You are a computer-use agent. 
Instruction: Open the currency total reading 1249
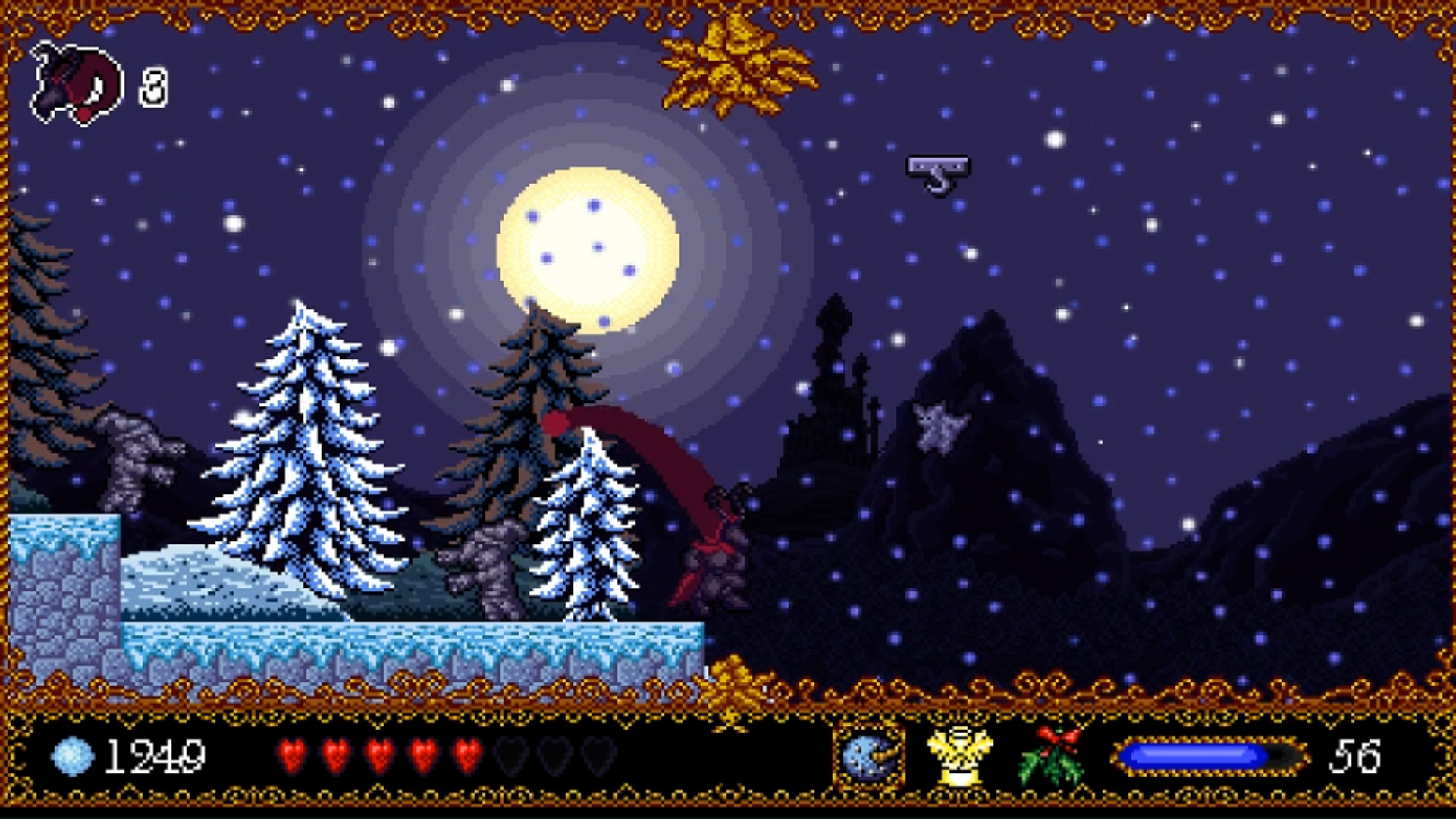click(155, 755)
